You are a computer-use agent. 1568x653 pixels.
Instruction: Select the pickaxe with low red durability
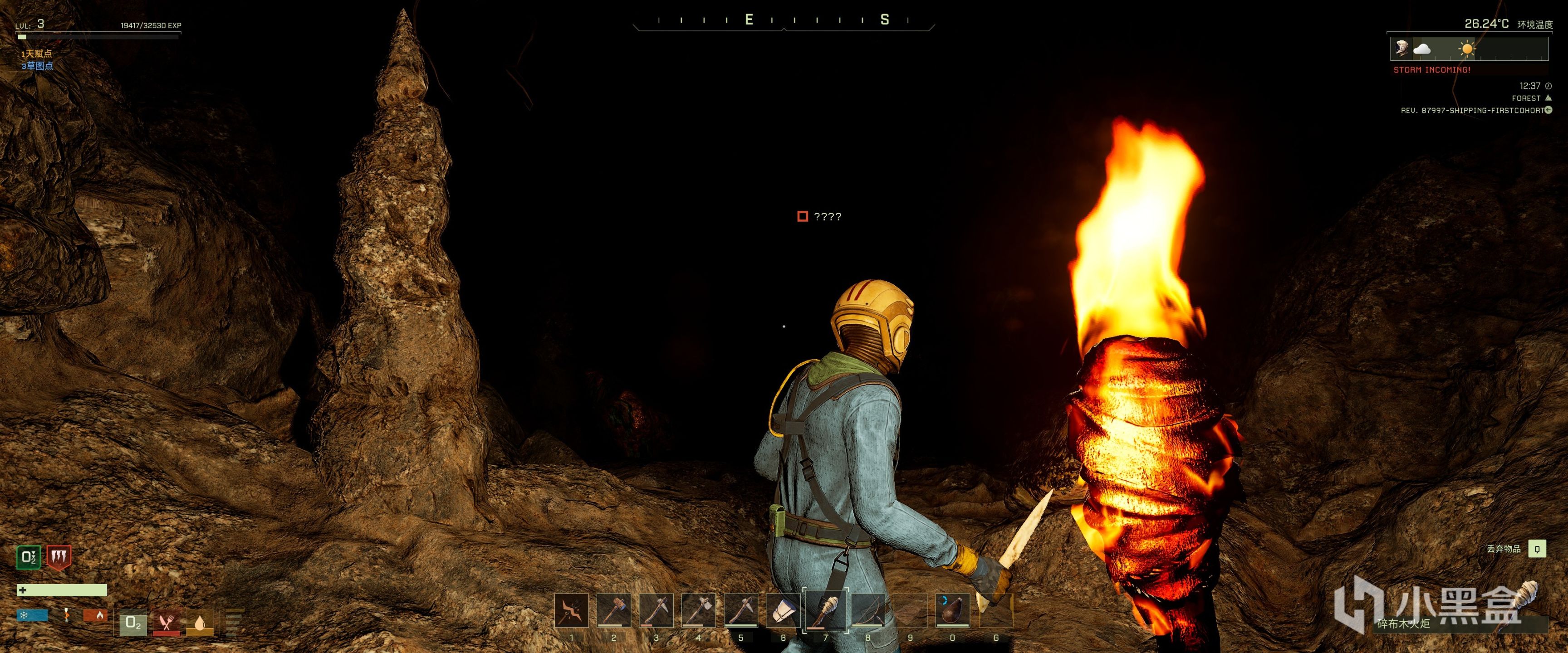pyautogui.click(x=656, y=610)
